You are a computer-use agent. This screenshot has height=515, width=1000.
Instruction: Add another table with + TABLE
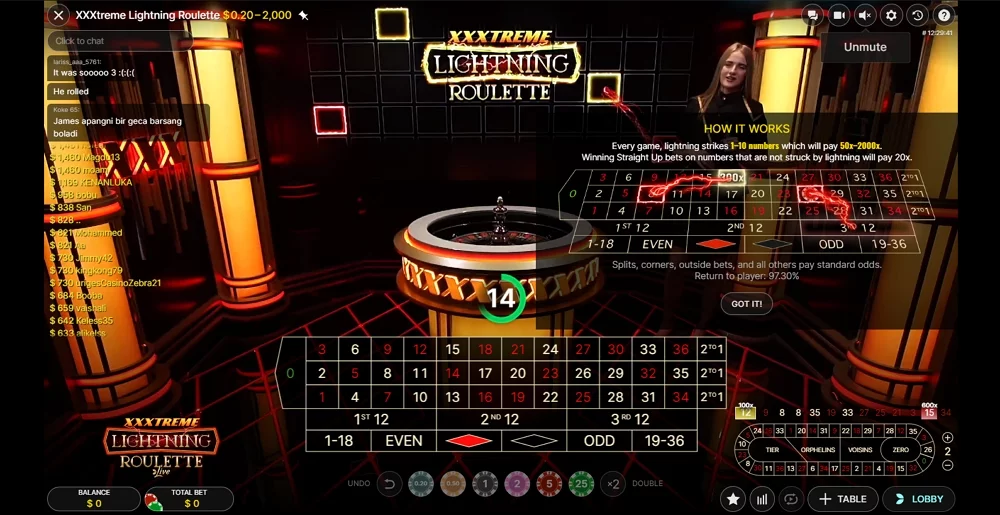click(x=842, y=499)
